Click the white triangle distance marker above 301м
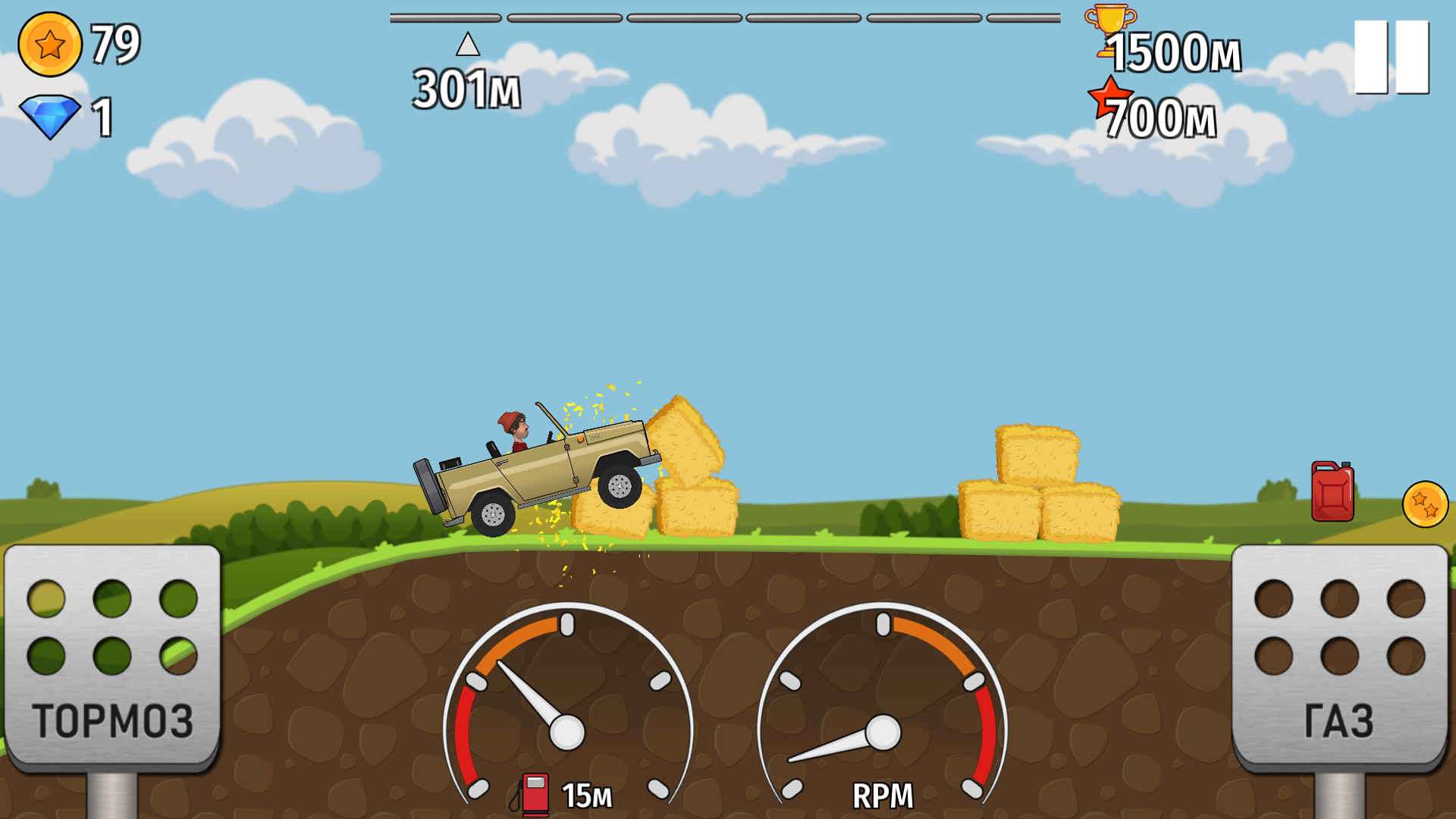Screen dimensions: 1456x819 (469, 45)
